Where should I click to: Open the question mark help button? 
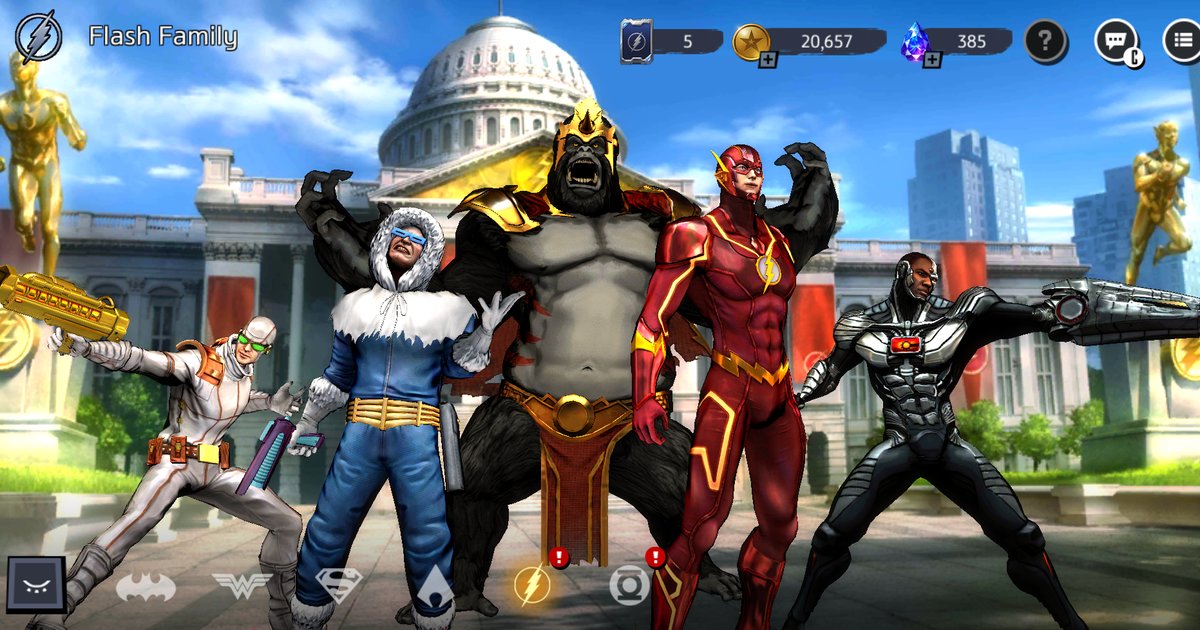pyautogui.click(x=1045, y=41)
